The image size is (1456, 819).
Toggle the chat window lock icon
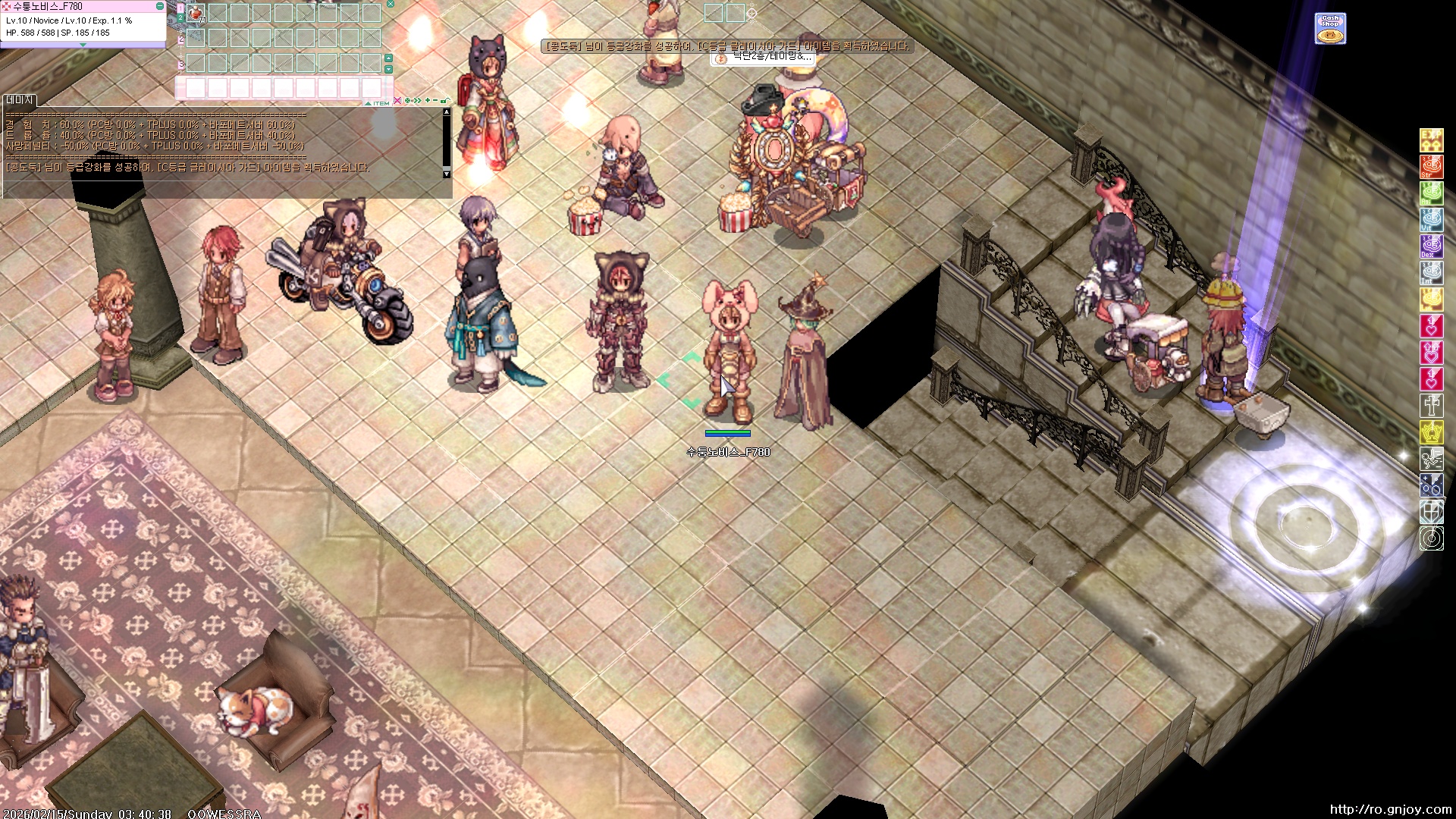pyautogui.click(x=445, y=101)
